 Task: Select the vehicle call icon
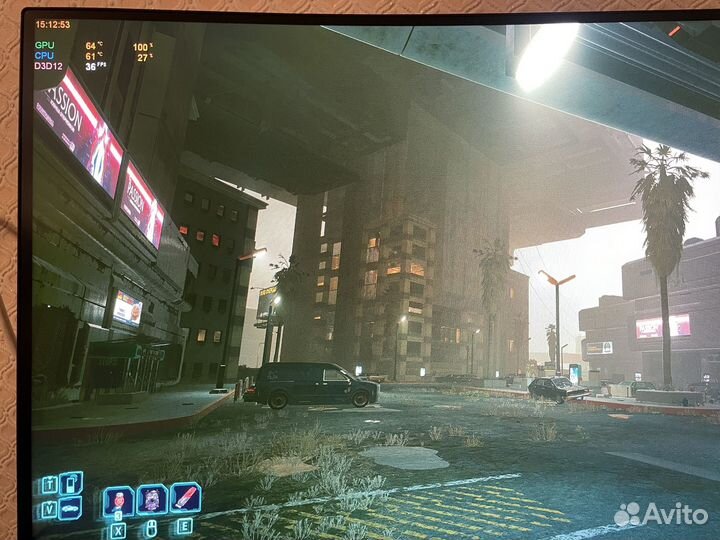coord(70,508)
